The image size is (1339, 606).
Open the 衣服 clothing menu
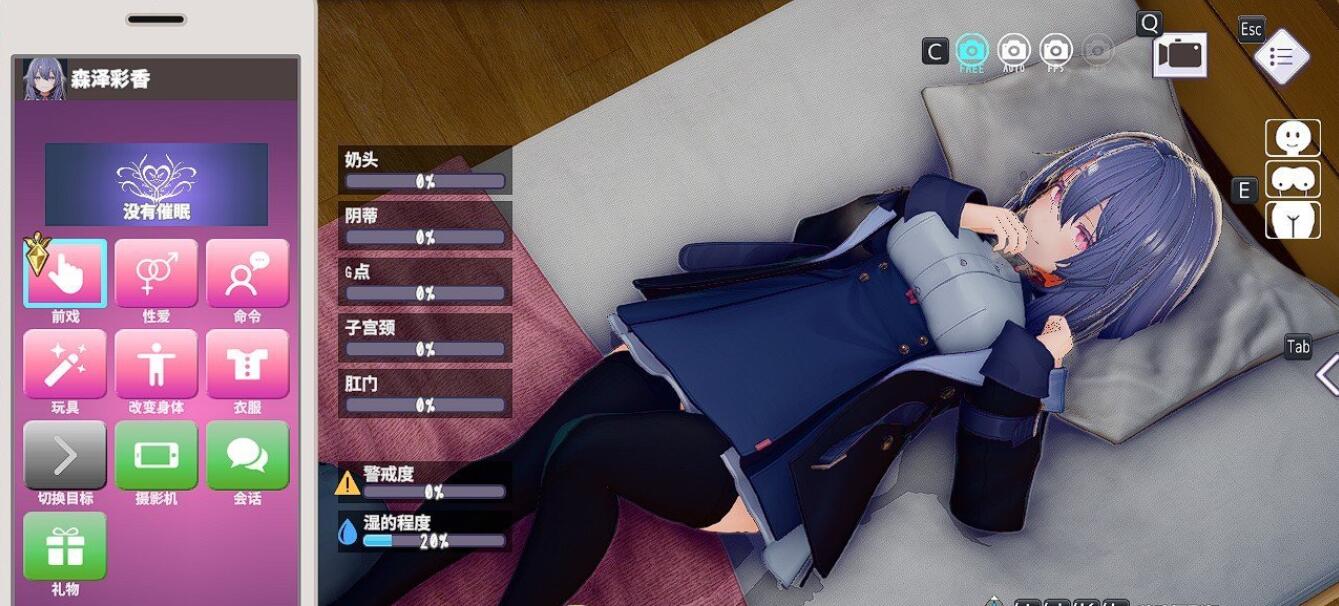[247, 364]
